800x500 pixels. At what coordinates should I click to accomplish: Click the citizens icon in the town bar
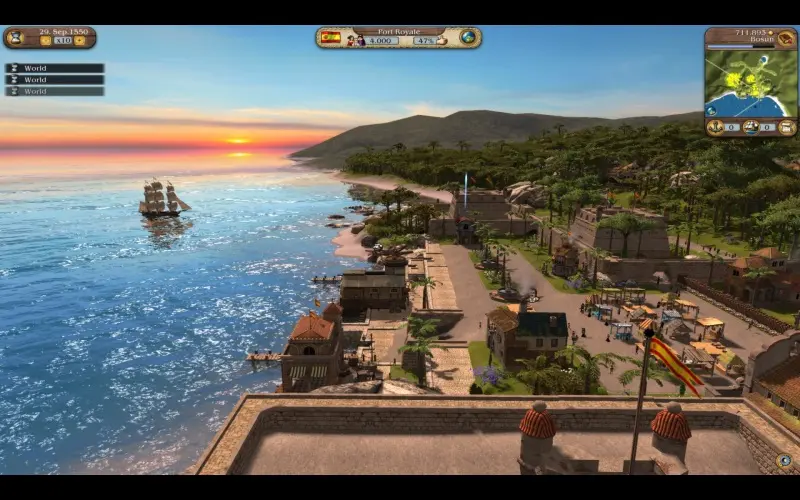click(353, 41)
